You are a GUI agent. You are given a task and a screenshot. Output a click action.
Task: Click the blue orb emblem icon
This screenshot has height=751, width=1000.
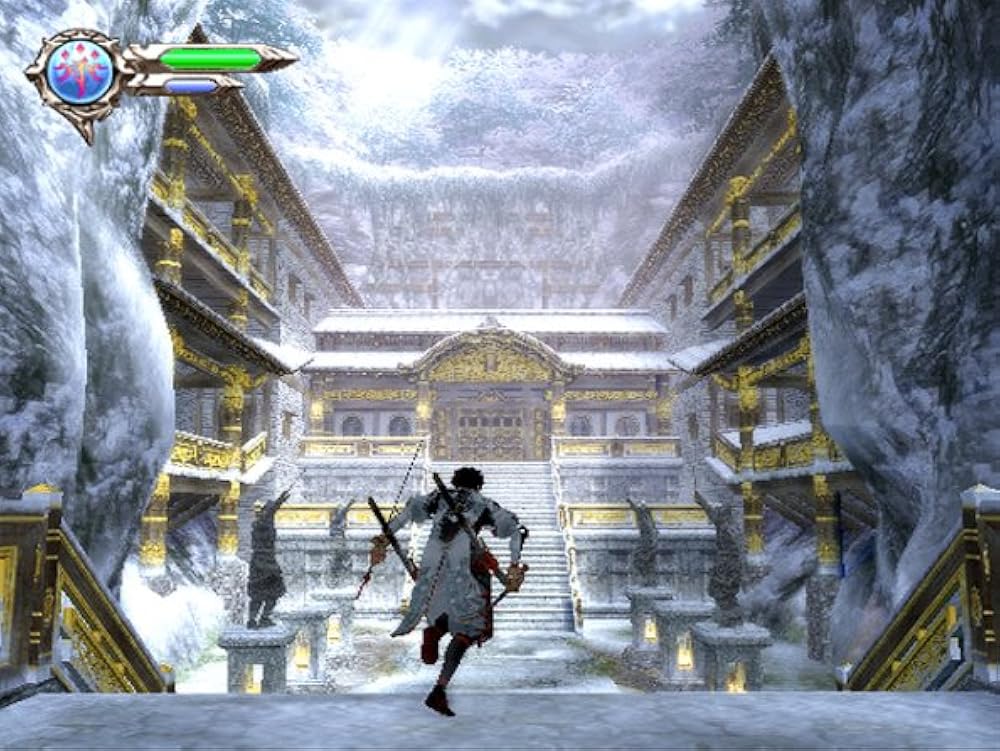click(x=80, y=72)
